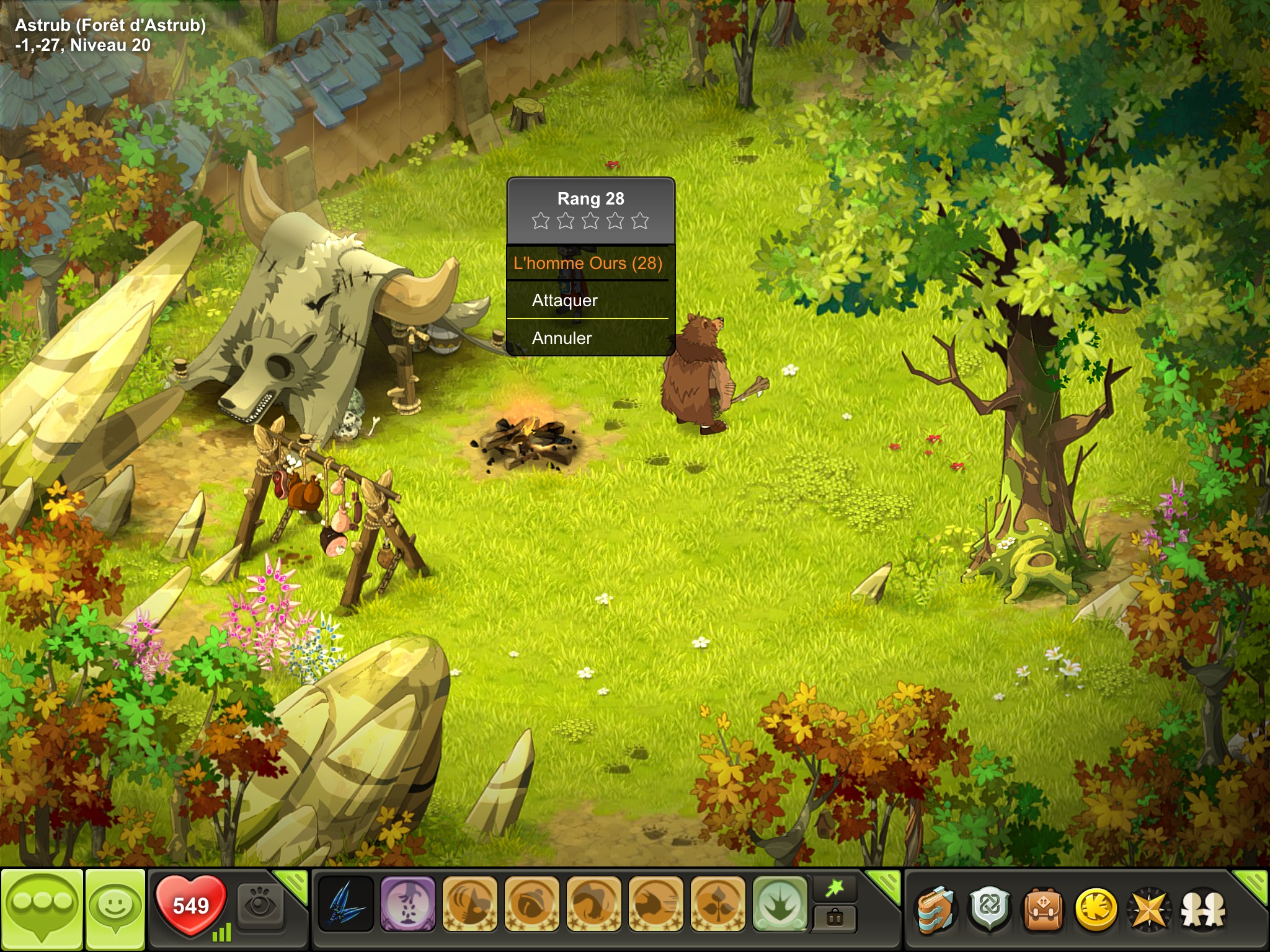Image resolution: width=1270 pixels, height=952 pixels.
Task: Activate the orange three-leaf plant spell
Action: pos(717,904)
